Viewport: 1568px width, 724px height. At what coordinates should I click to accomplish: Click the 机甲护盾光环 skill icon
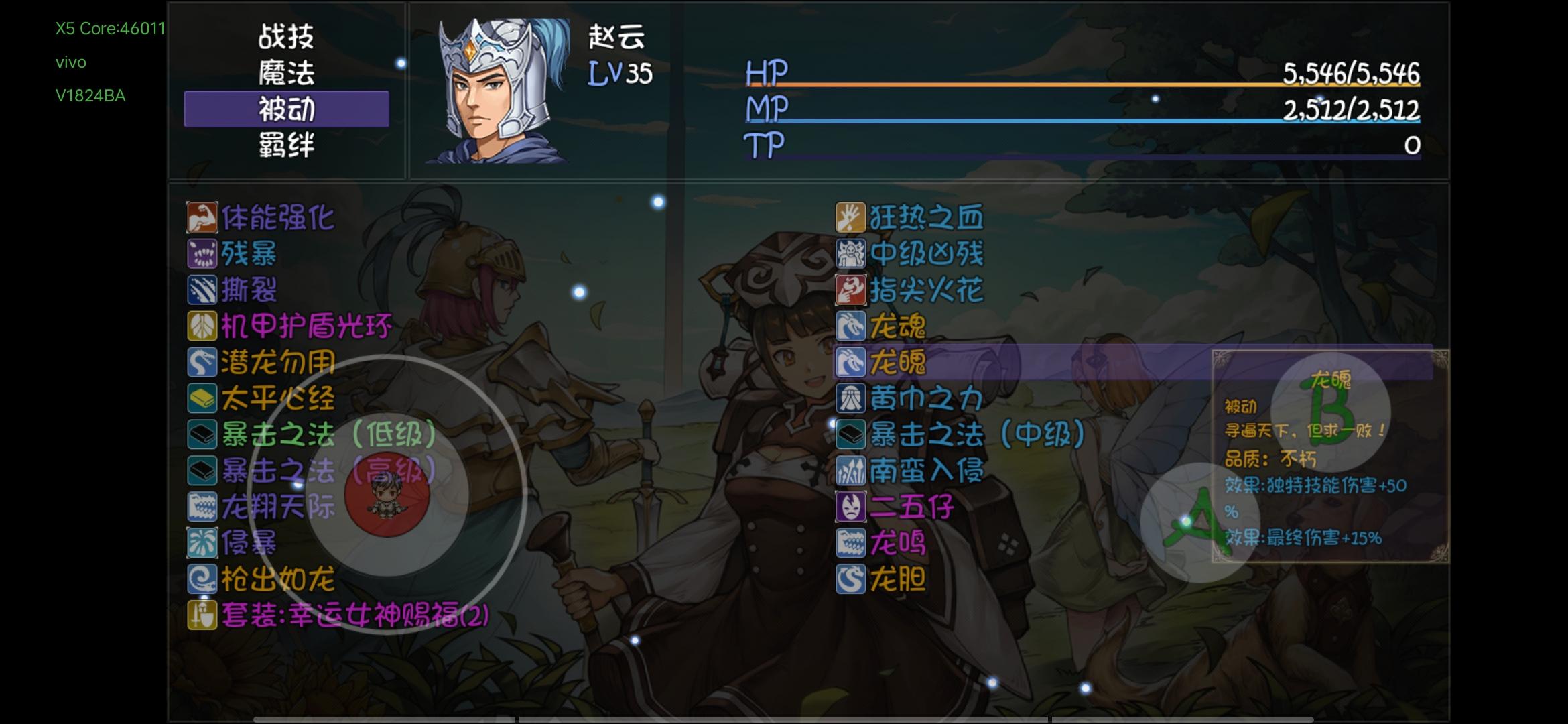(202, 327)
